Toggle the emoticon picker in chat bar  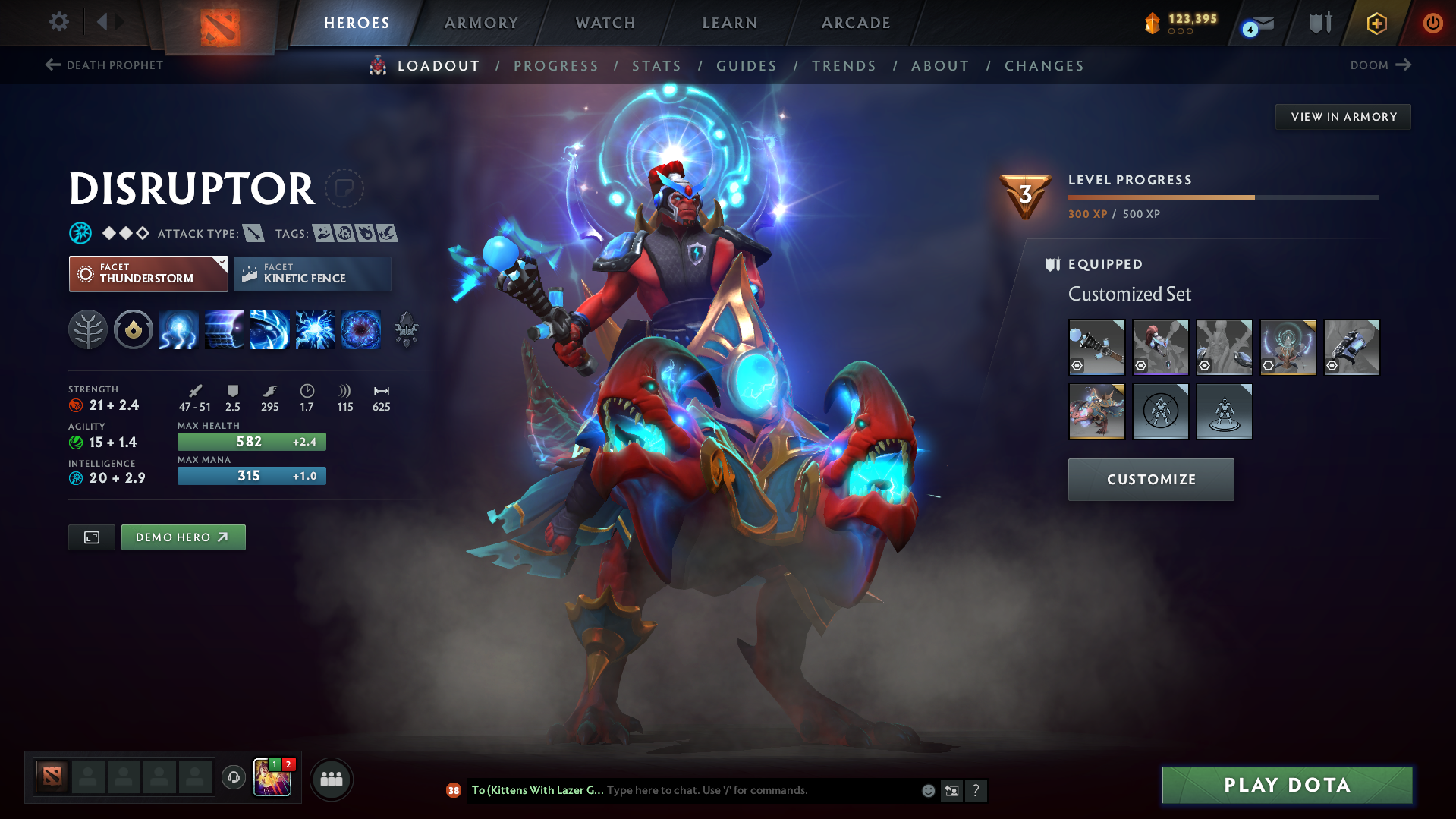(x=928, y=790)
